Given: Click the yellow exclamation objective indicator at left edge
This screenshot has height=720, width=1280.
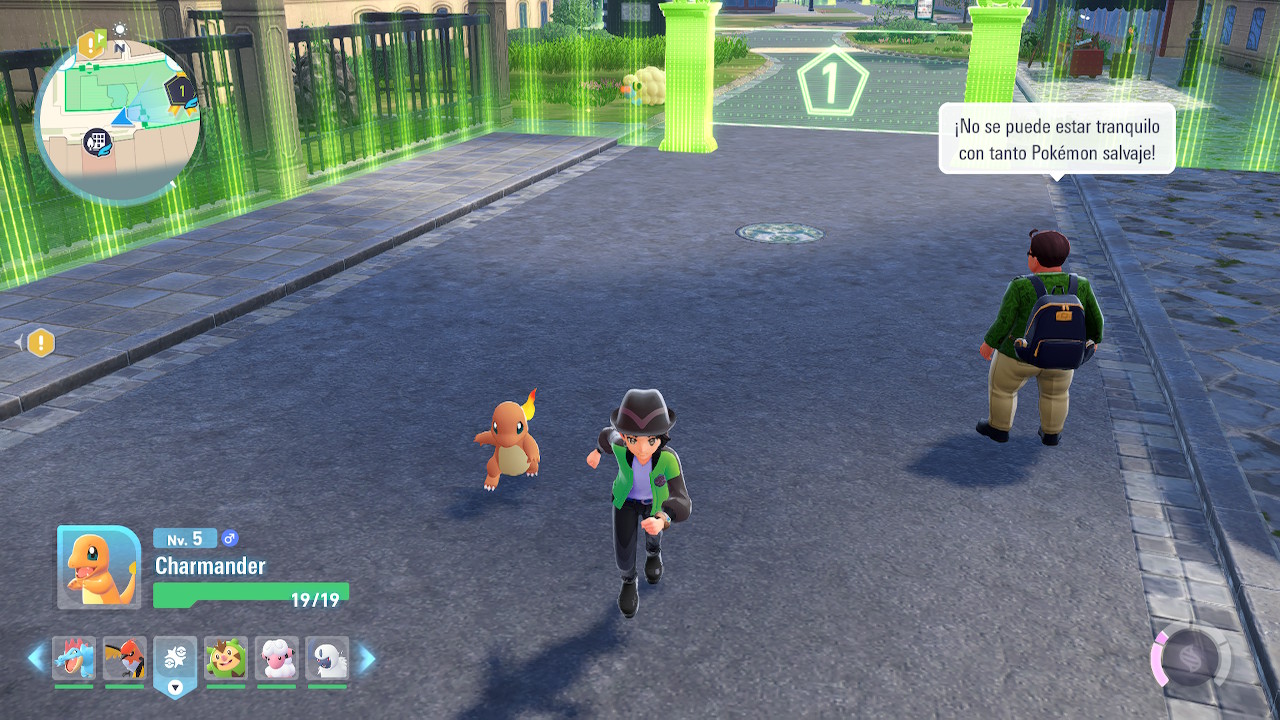Looking at the screenshot, I should (x=40, y=343).
